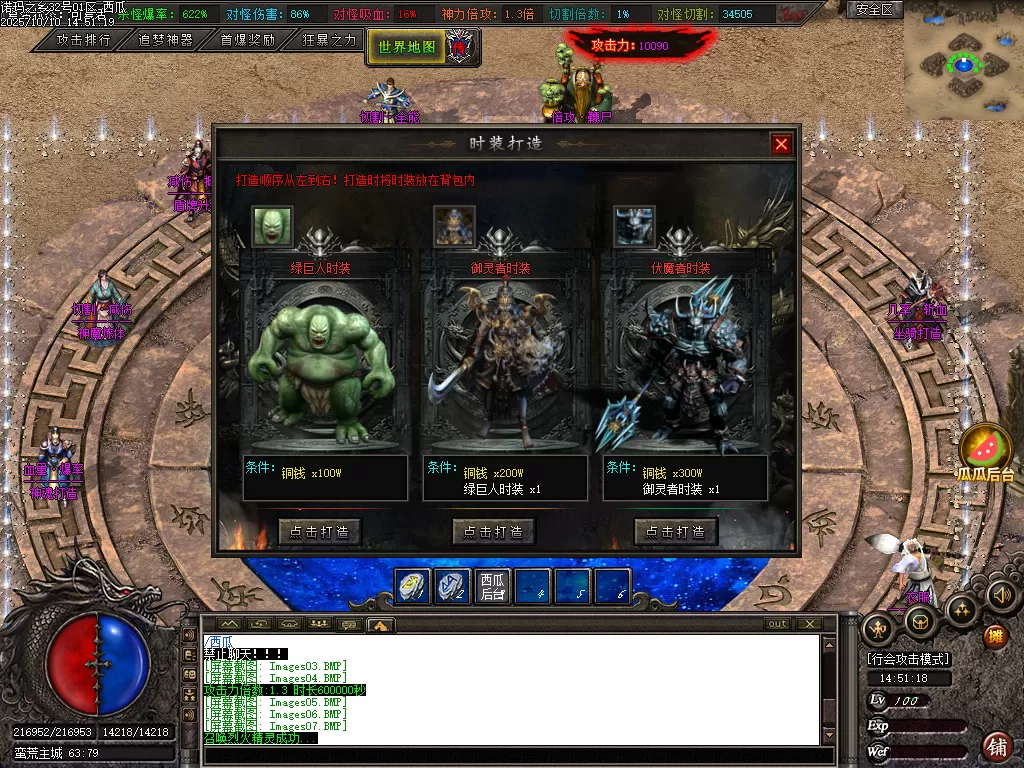Image resolution: width=1024 pixels, height=768 pixels.
Task: Toggle the speaker sound button
Action: (x=1001, y=596)
